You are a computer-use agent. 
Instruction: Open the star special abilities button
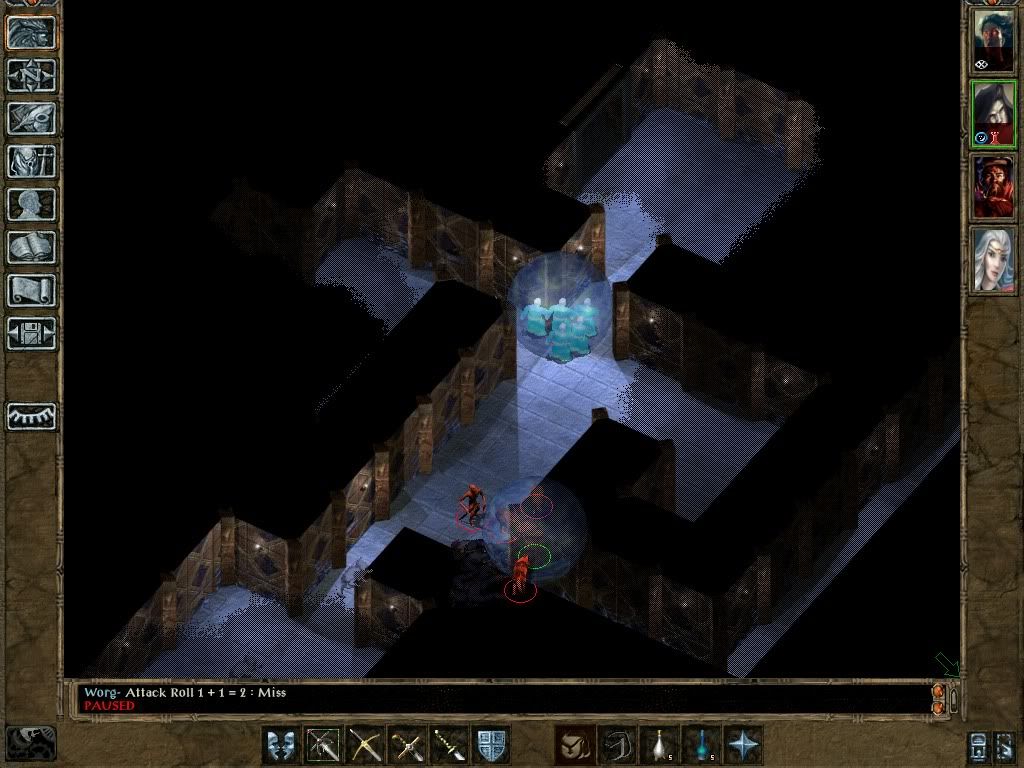743,746
